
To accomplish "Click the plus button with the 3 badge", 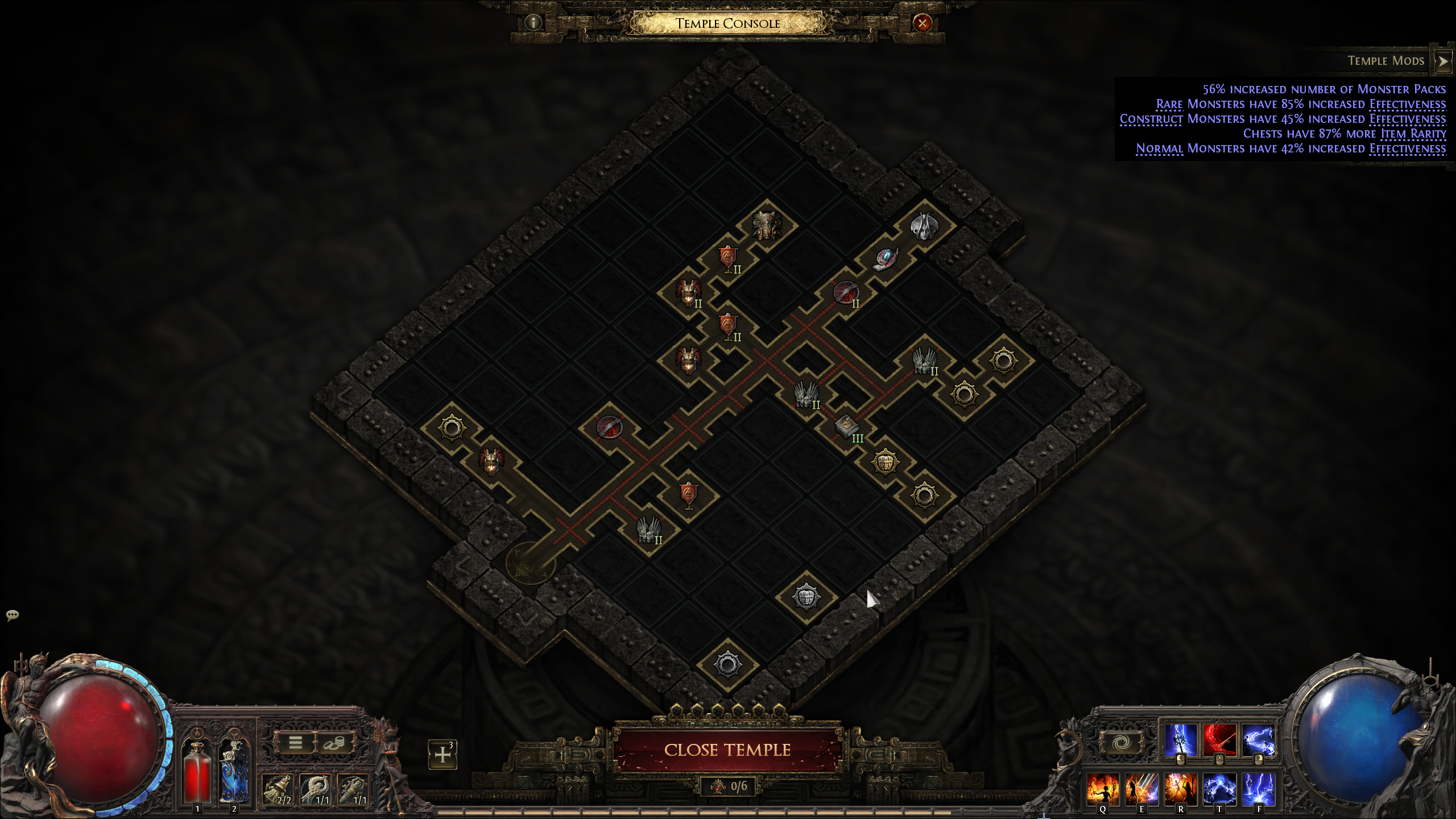I will (442, 754).
